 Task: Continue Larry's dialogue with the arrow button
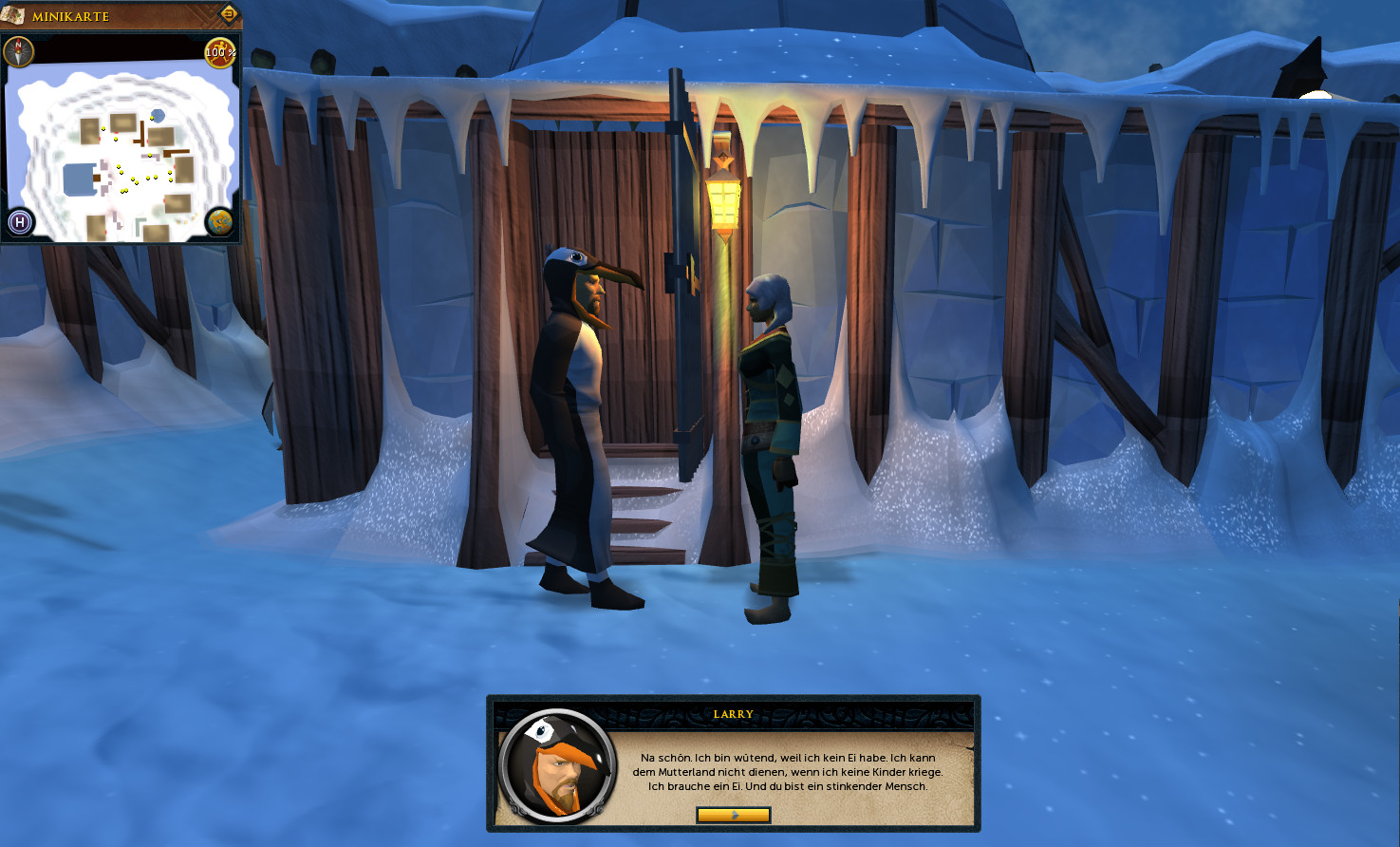click(733, 815)
